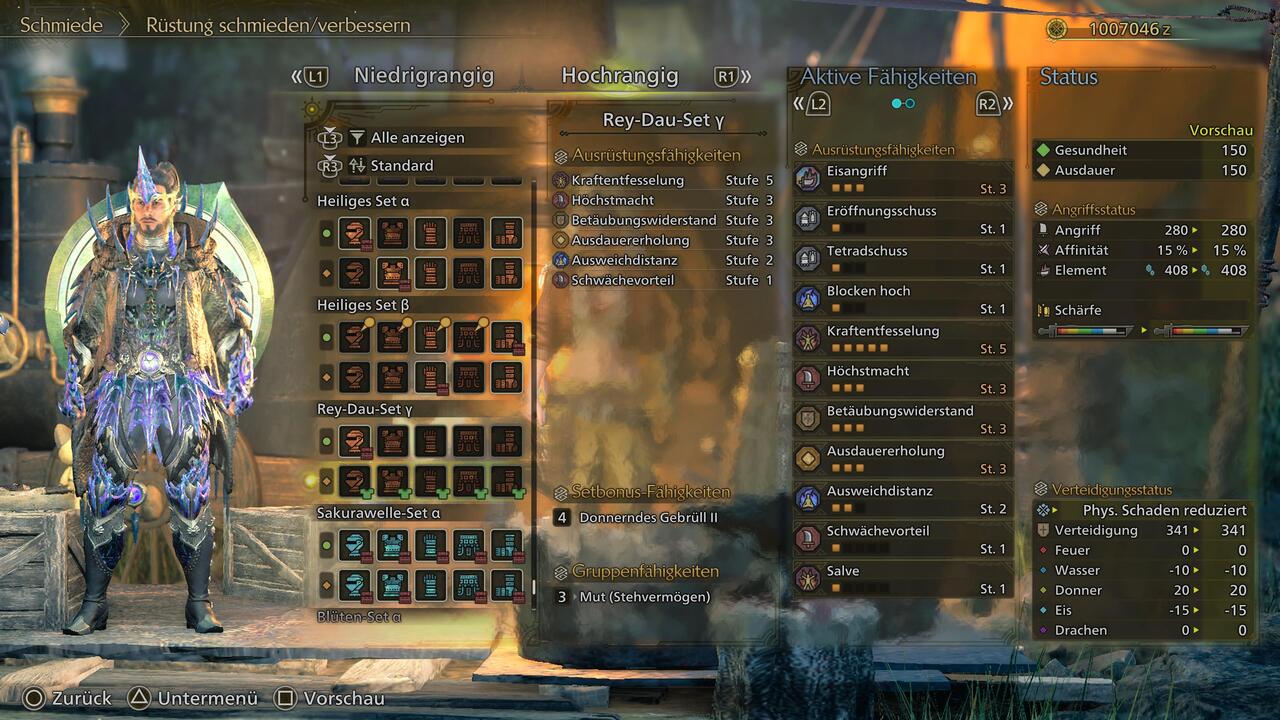Select the Heiliges Set β helmet in the orange-diamond row
The image size is (1280, 720).
[354, 377]
